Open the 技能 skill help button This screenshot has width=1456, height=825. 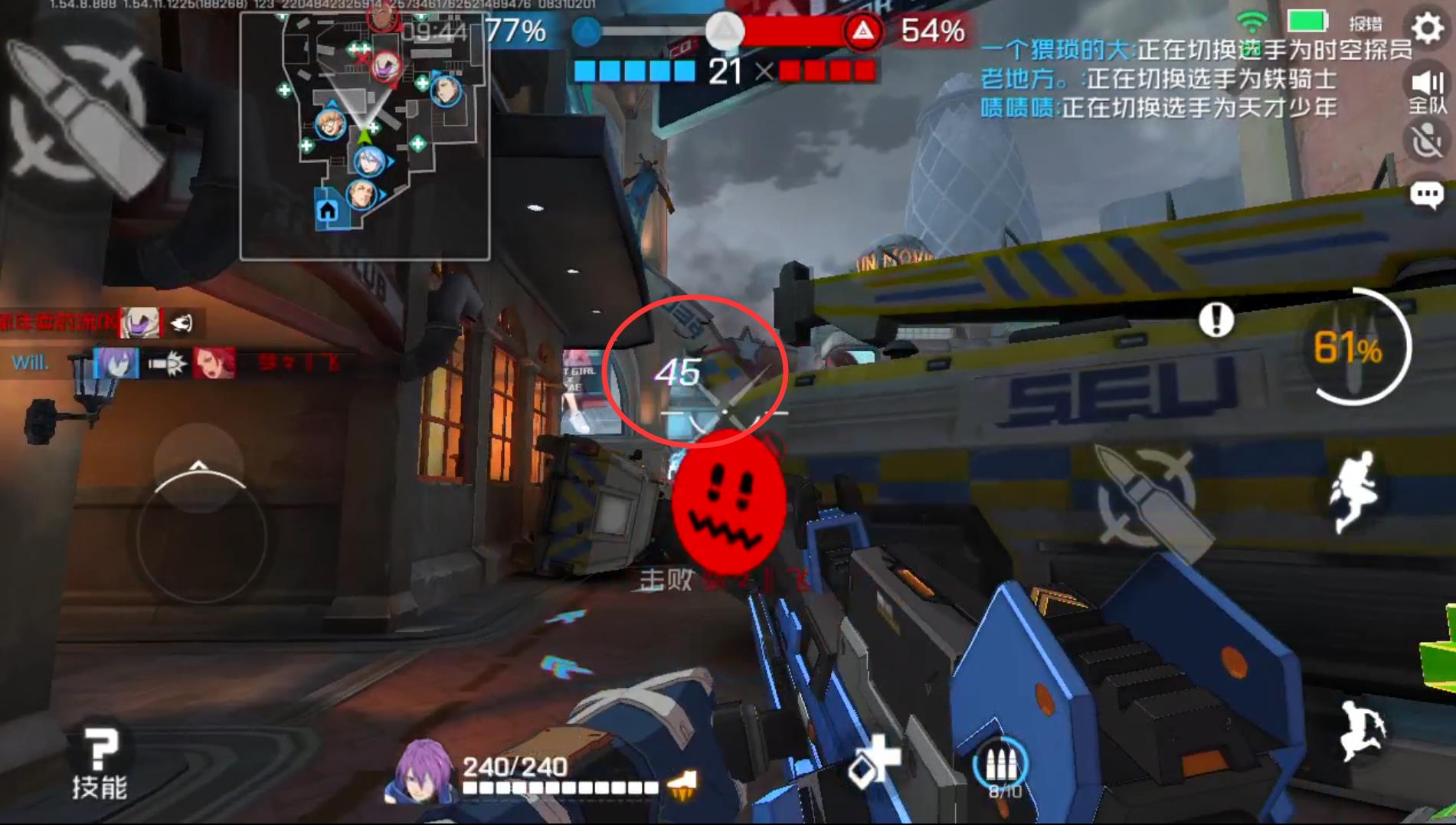pyautogui.click(x=100, y=764)
